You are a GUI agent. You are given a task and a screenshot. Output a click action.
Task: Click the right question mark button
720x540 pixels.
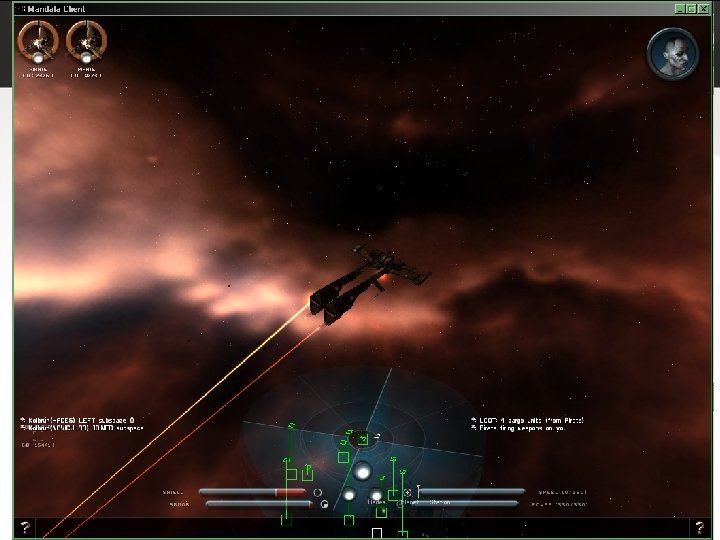[x=699, y=527]
